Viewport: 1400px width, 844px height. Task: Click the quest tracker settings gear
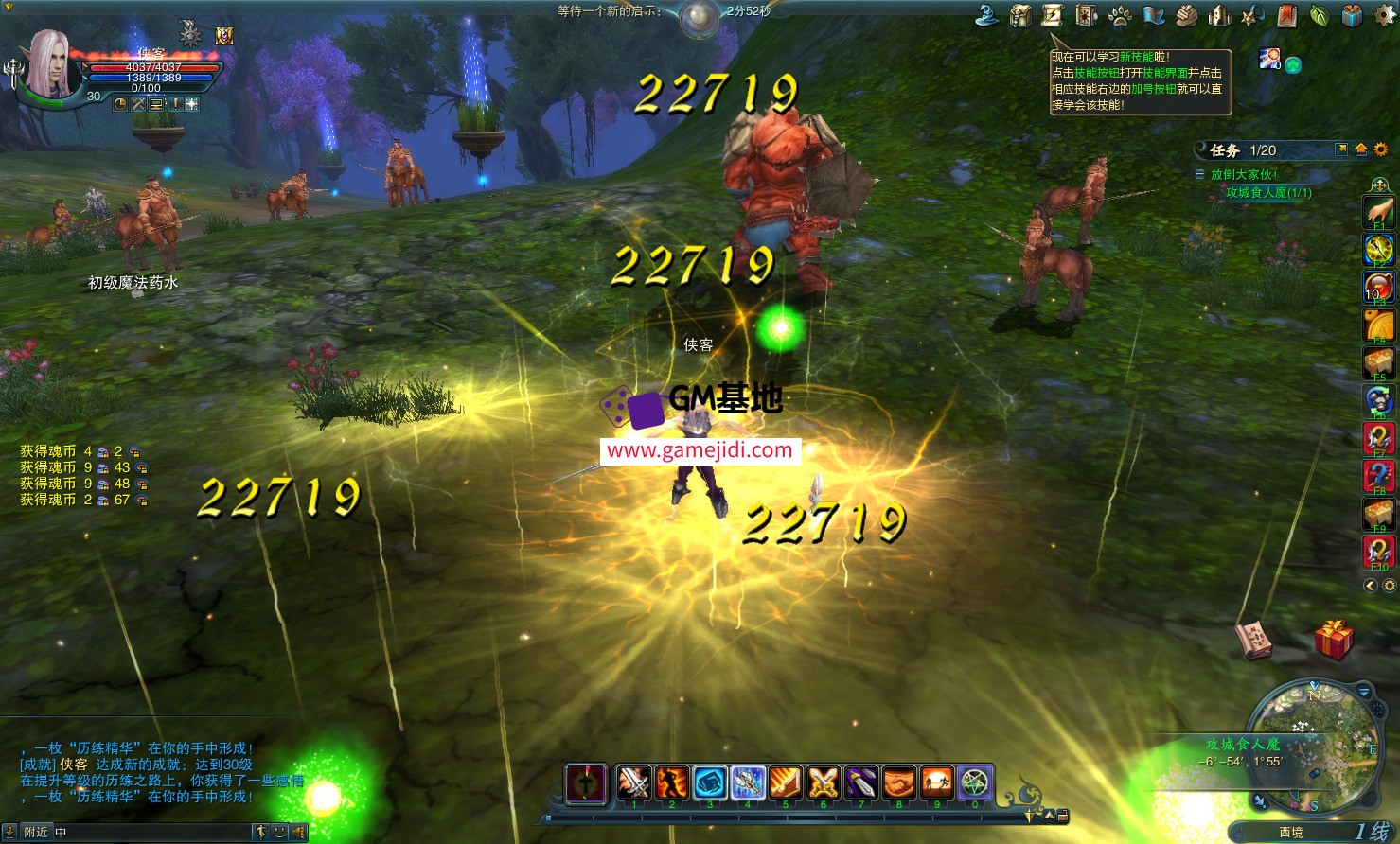(1381, 149)
